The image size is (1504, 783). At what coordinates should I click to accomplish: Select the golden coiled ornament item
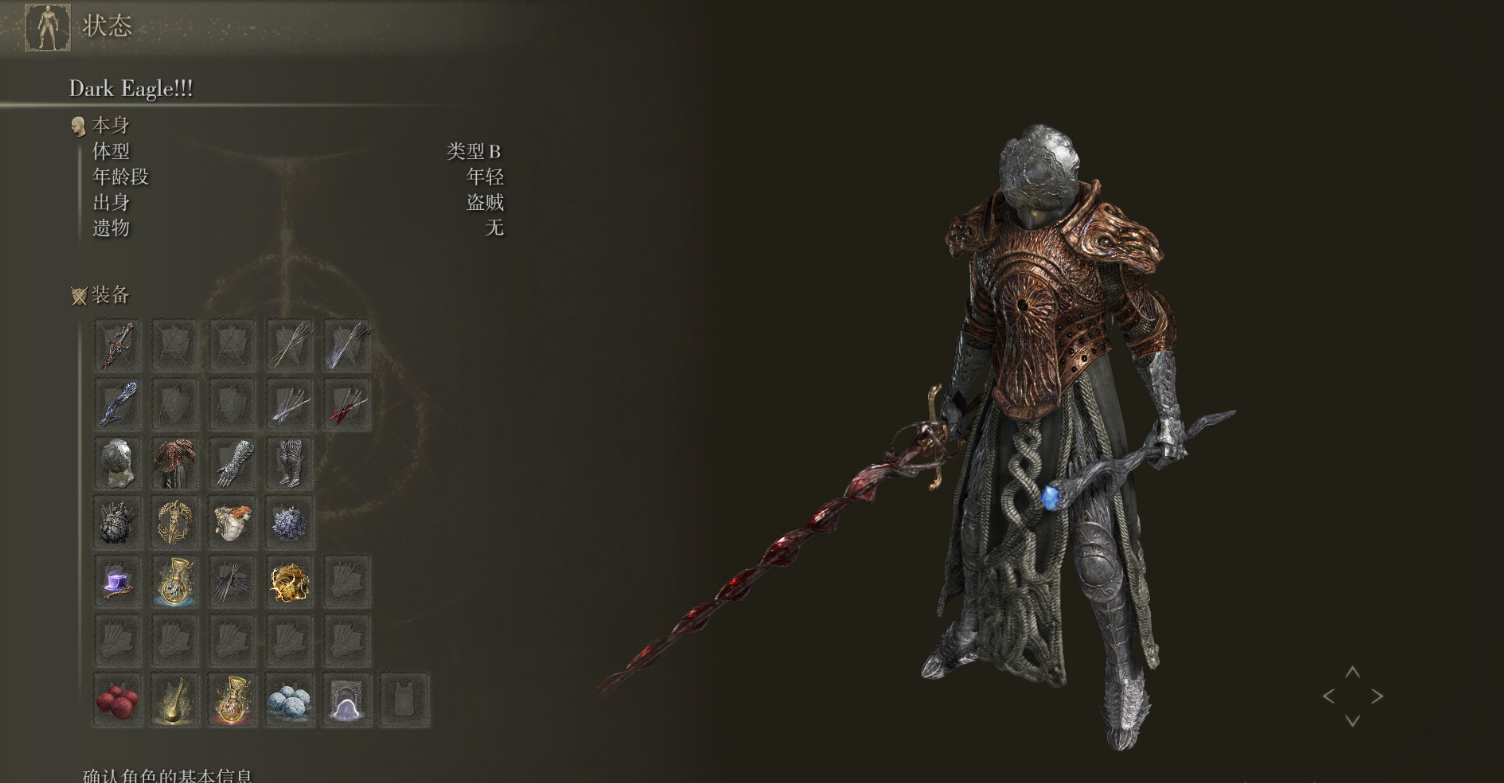click(290, 582)
